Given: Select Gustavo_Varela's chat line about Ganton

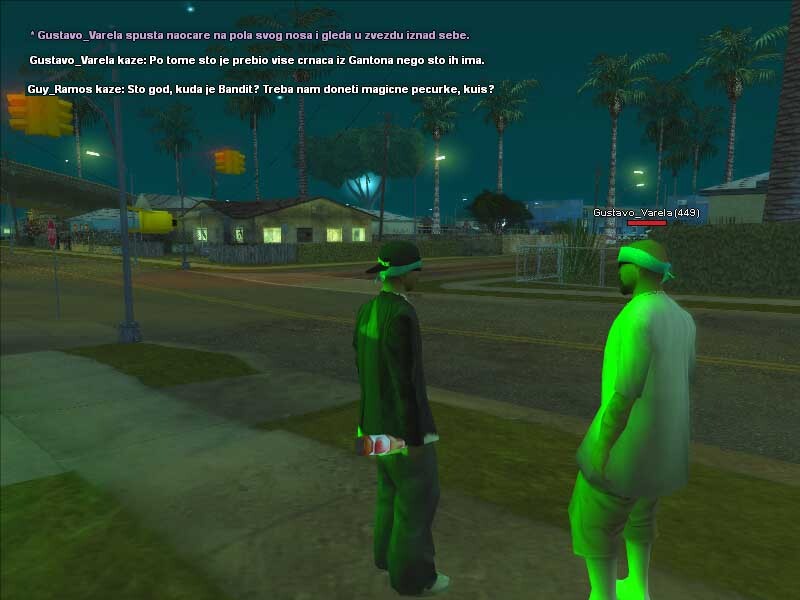Looking at the screenshot, I should 264,61.
